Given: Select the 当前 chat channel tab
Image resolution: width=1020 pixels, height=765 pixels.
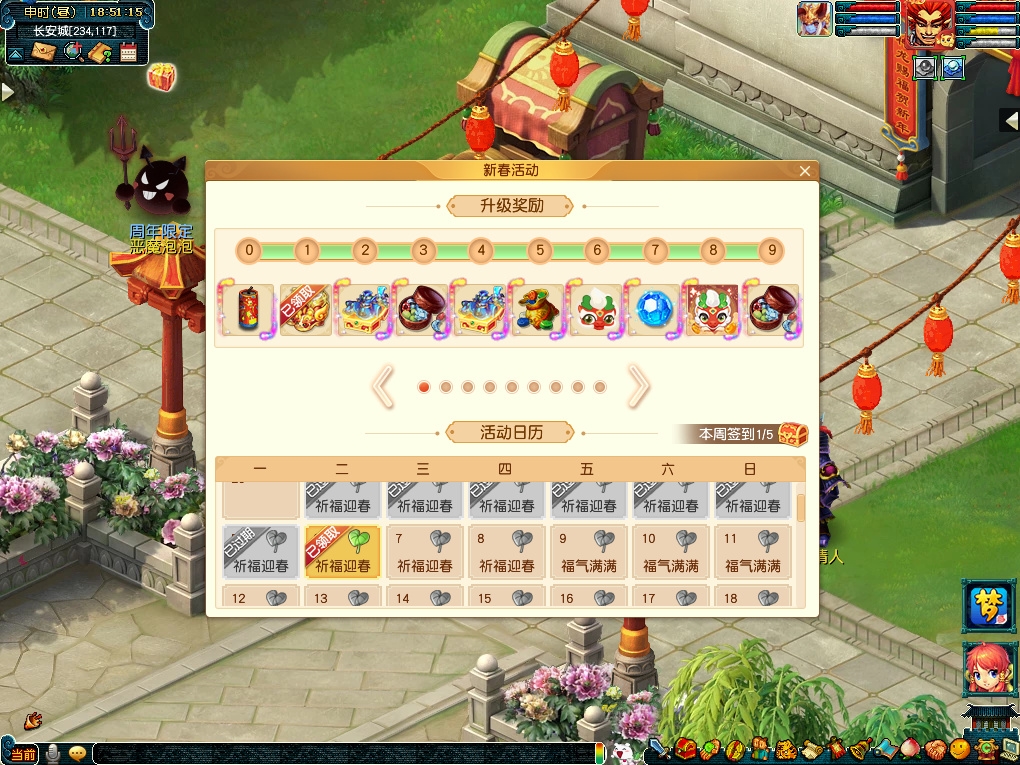Looking at the screenshot, I should (22, 753).
